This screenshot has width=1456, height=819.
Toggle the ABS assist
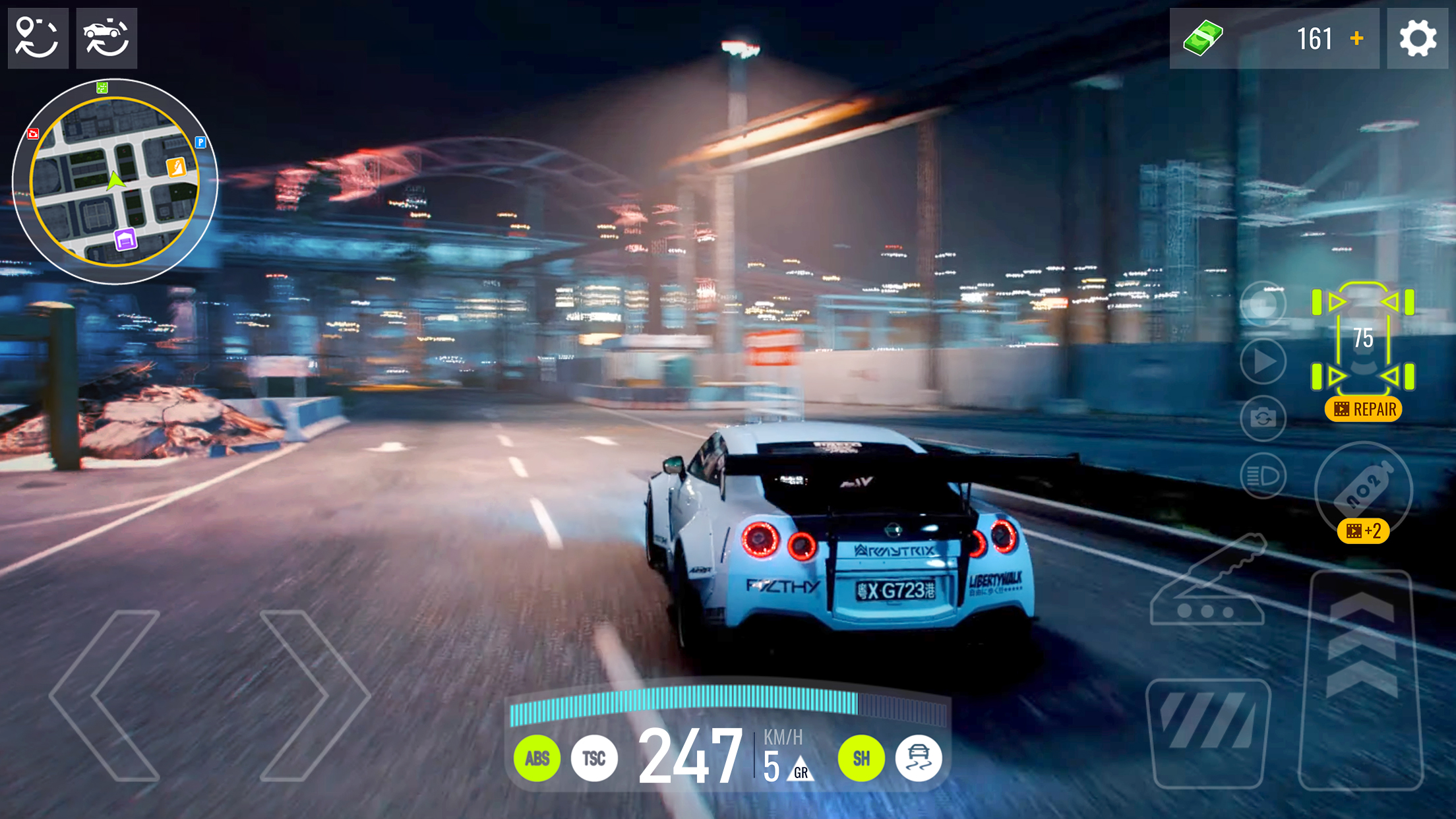537,758
